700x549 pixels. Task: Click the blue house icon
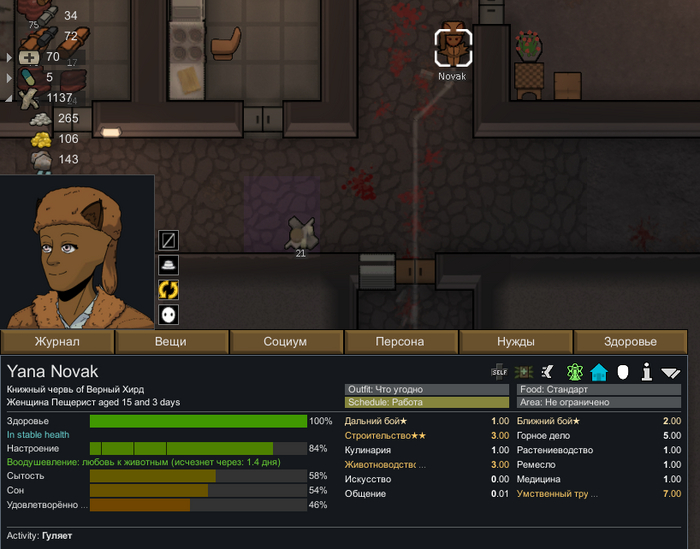[x=599, y=372]
